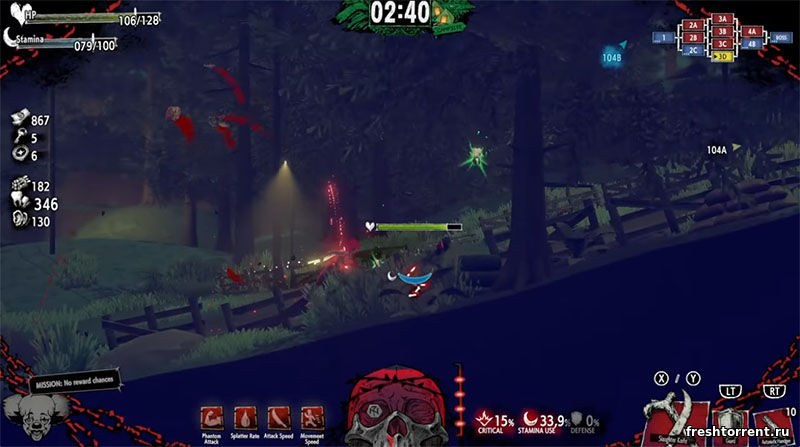The width and height of the screenshot is (800, 447).
Task: Select stage 3B on the route map
Action: 723,31
